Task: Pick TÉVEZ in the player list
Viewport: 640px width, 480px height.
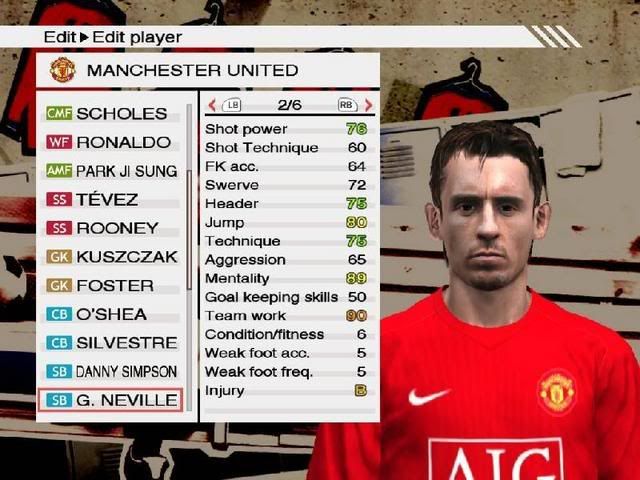Action: point(110,199)
